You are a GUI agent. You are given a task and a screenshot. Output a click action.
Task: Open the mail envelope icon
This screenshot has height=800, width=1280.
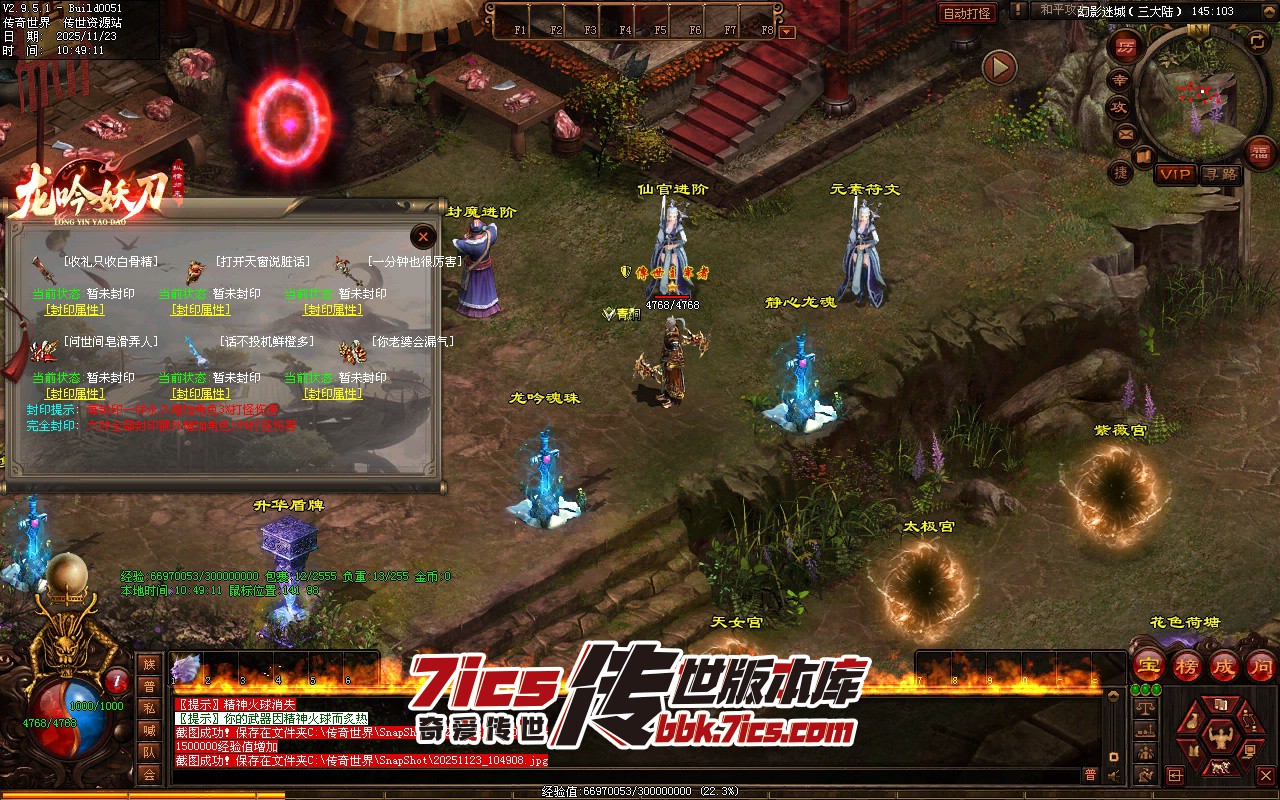pyautogui.click(x=1125, y=133)
